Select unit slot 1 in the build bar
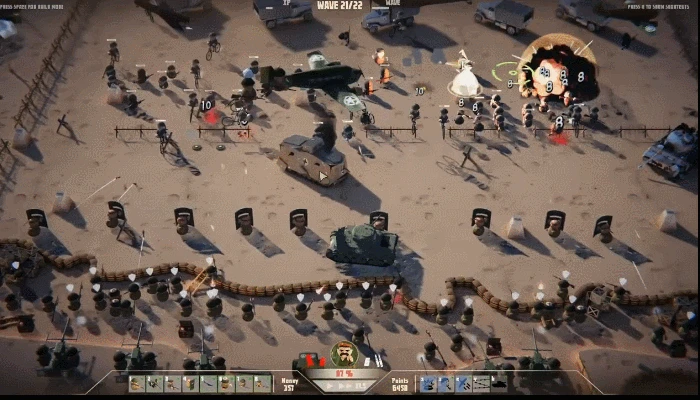Image resolution: width=700 pixels, height=400 pixels. (x=136, y=383)
